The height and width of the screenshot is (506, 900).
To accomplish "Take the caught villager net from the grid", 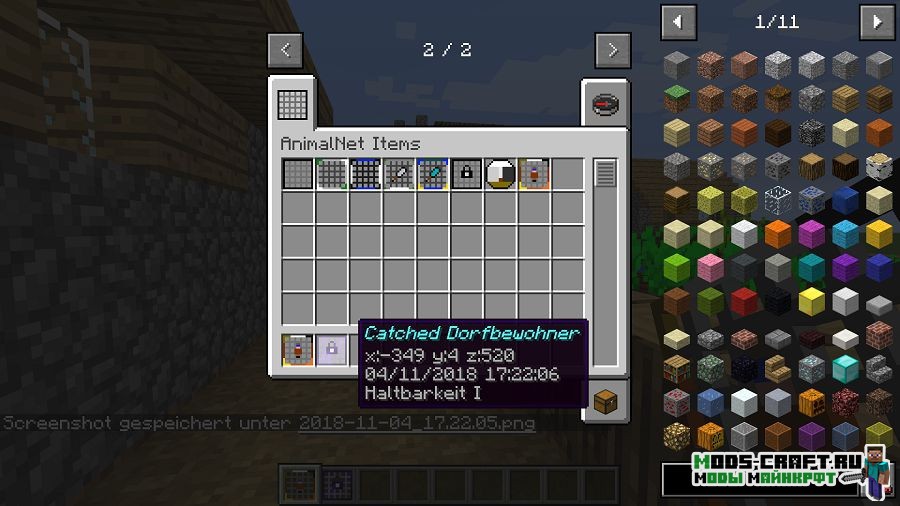I will [534, 174].
